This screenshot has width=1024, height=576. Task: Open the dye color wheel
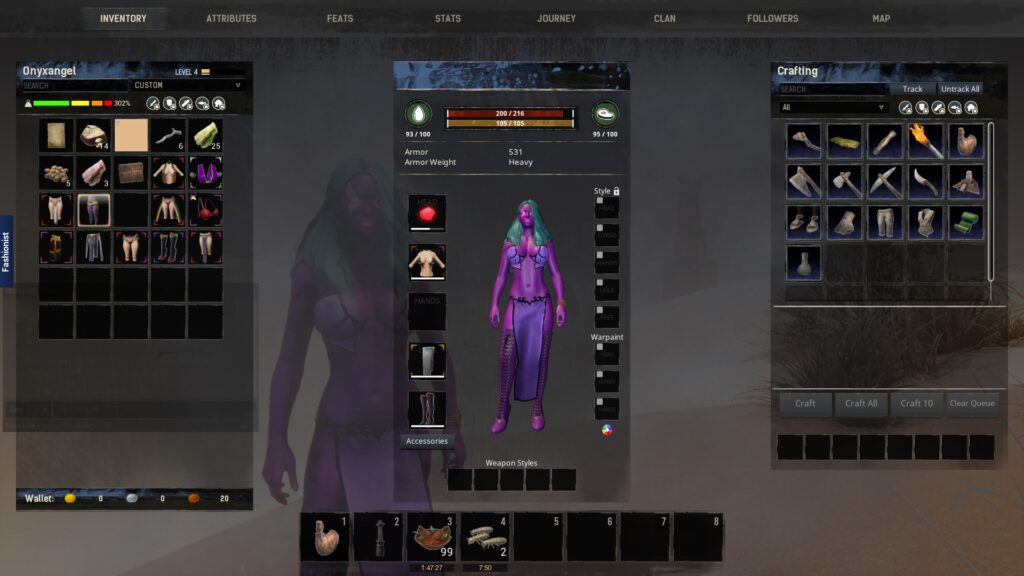(606, 430)
